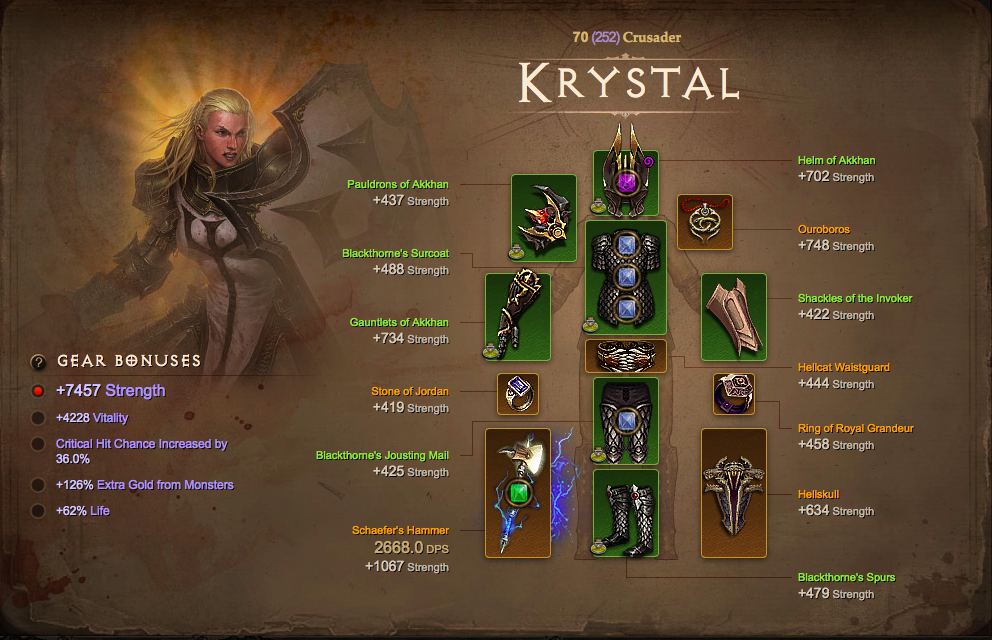992x640 pixels.
Task: Open the Helm of Akkhan name link
Action: coord(838,160)
